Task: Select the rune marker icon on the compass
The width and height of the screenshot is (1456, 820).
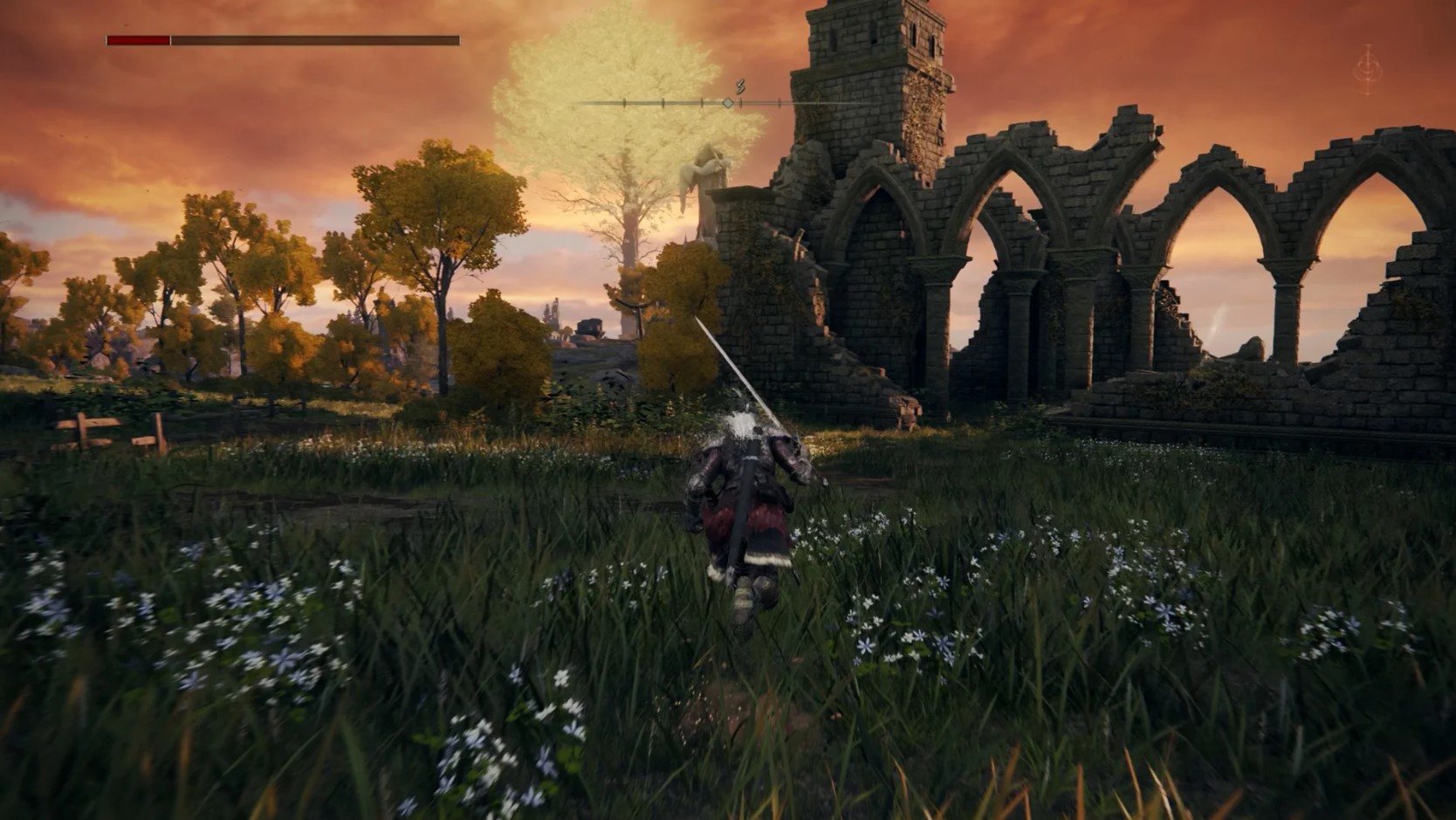Action: (x=738, y=85)
